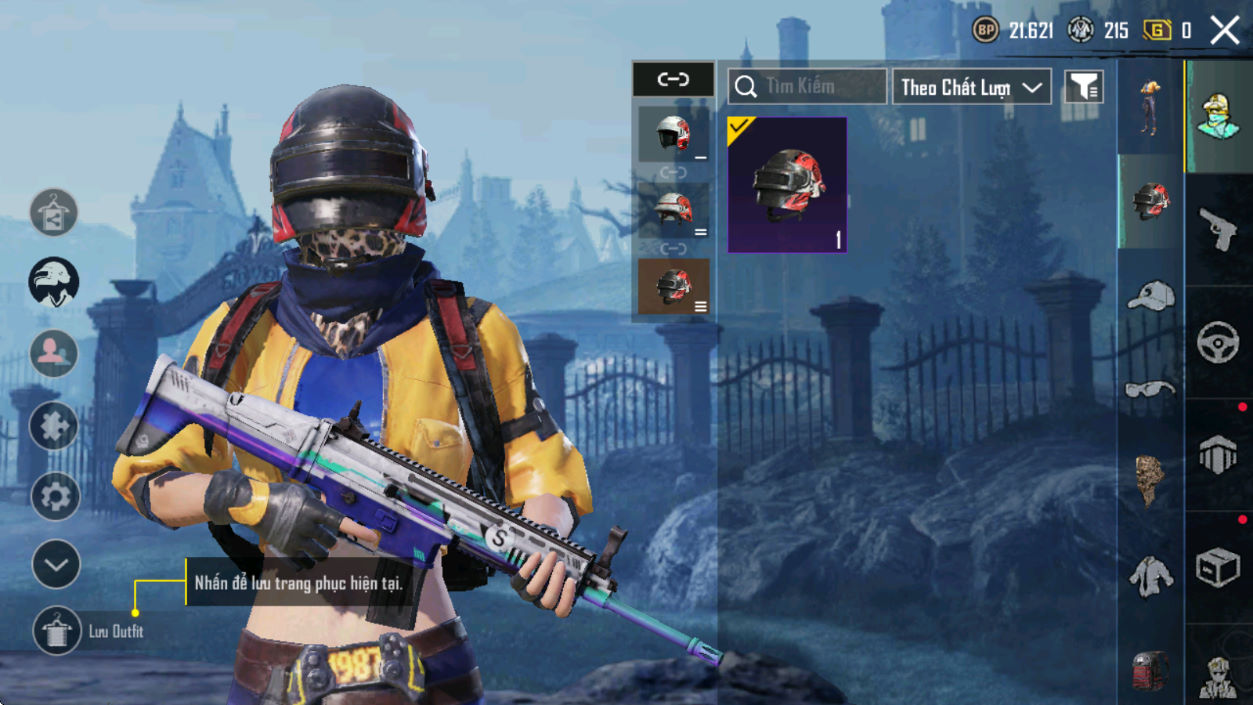Open the item filter button

tap(1084, 87)
